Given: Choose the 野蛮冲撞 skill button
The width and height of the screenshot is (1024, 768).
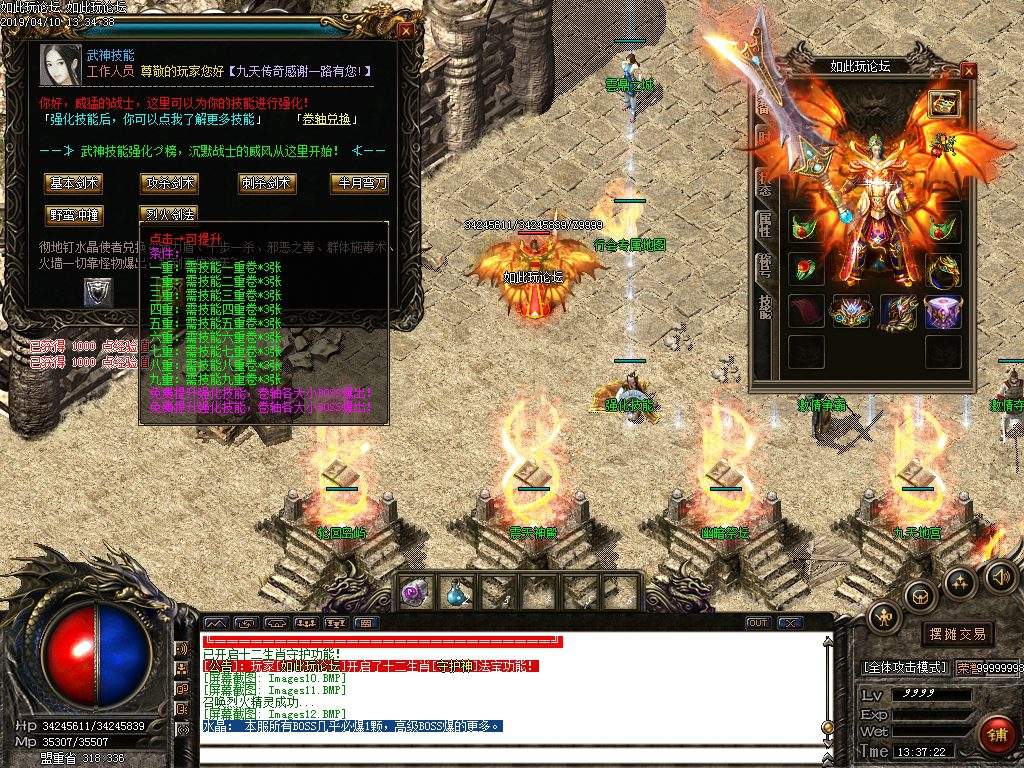Looking at the screenshot, I should pos(73,214).
